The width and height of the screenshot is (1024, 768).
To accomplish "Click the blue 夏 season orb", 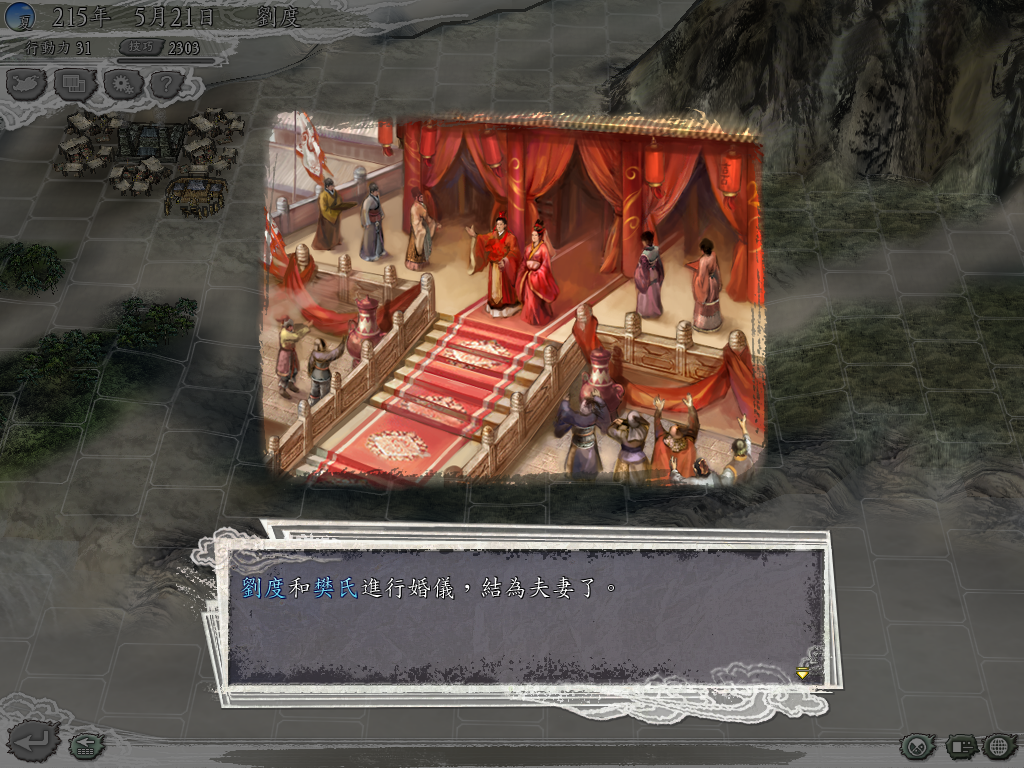I will pyautogui.click(x=20, y=16).
